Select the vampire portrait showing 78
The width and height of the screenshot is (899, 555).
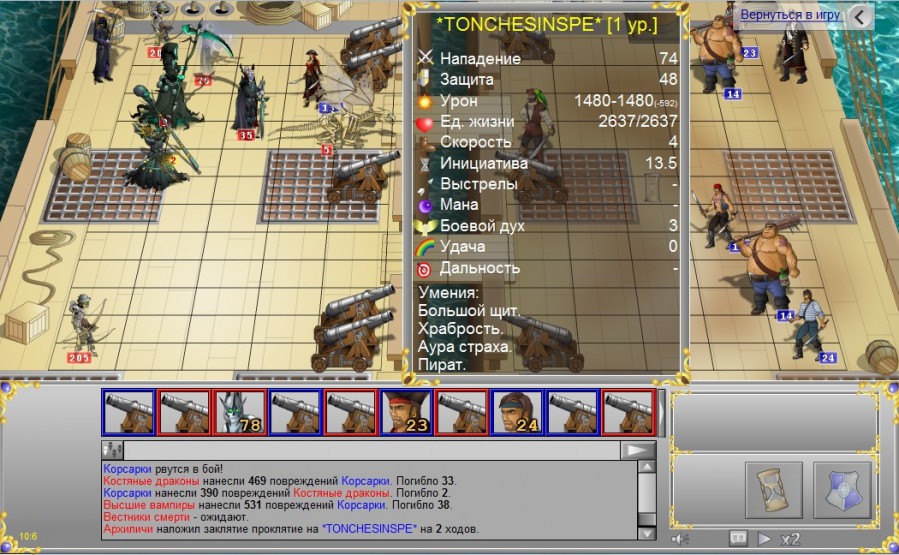tap(241, 412)
